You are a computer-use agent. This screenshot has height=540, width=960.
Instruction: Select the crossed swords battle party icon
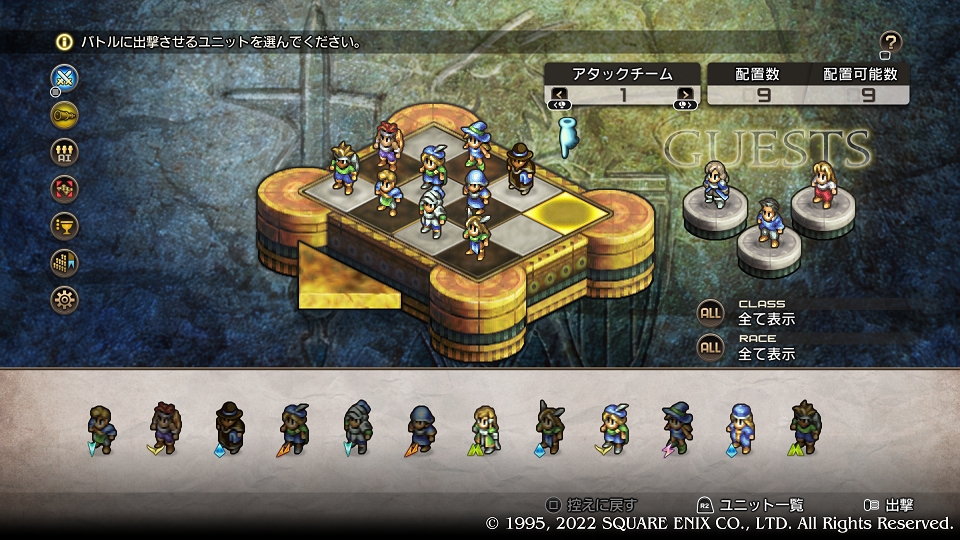(x=65, y=78)
